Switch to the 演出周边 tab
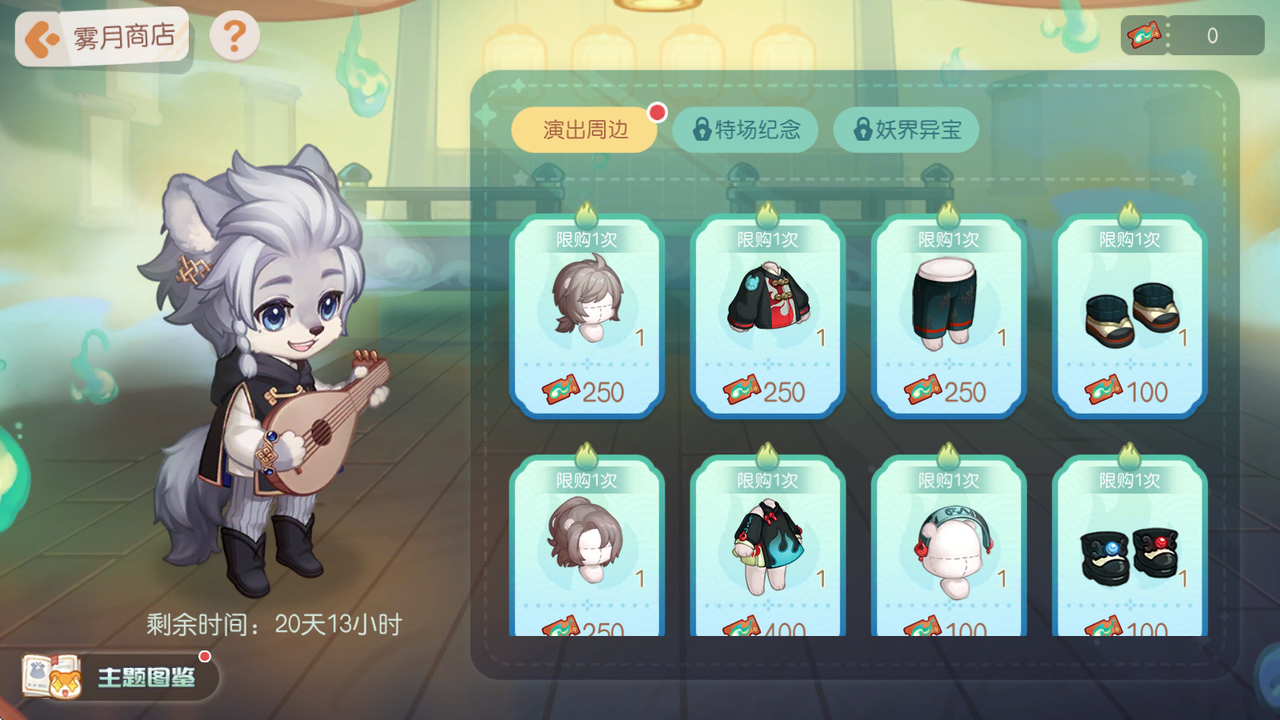Image resolution: width=1280 pixels, height=720 pixels. tap(585, 130)
